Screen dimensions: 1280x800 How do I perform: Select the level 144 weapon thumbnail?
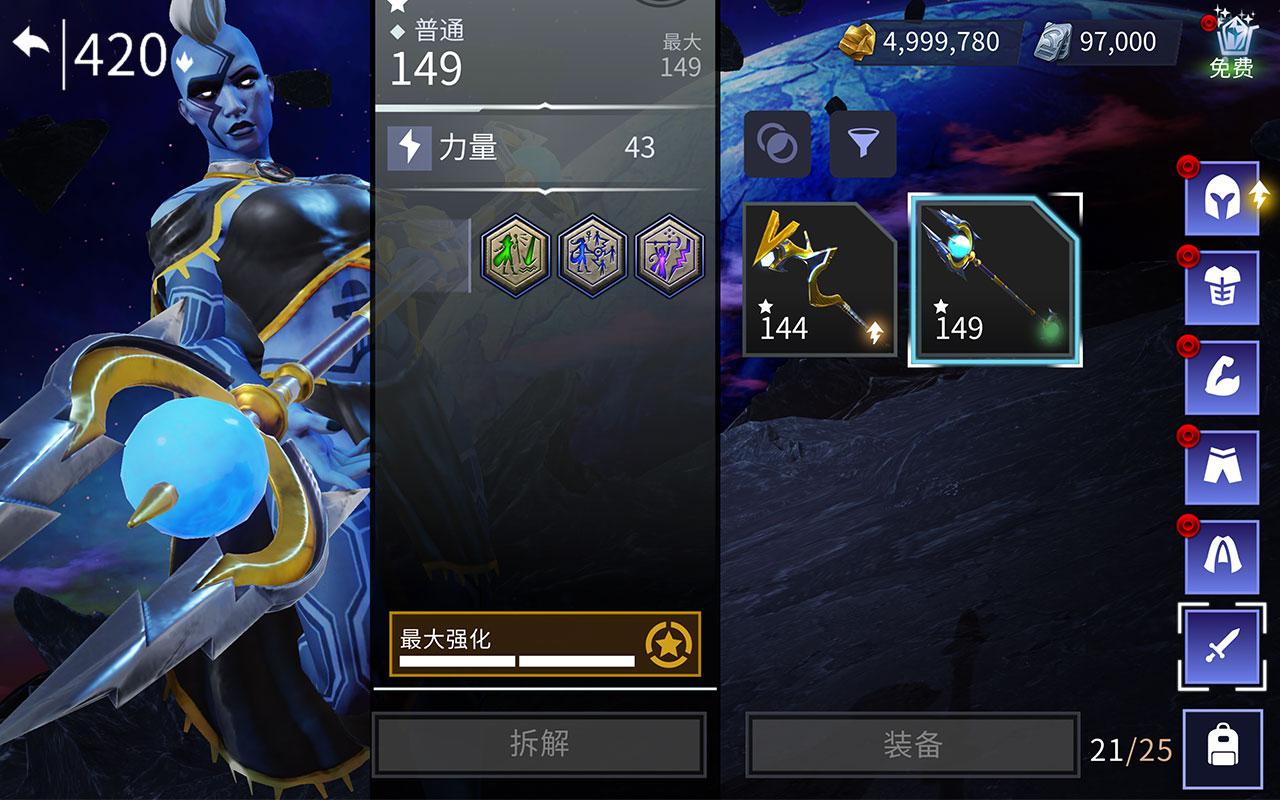pyautogui.click(x=817, y=278)
